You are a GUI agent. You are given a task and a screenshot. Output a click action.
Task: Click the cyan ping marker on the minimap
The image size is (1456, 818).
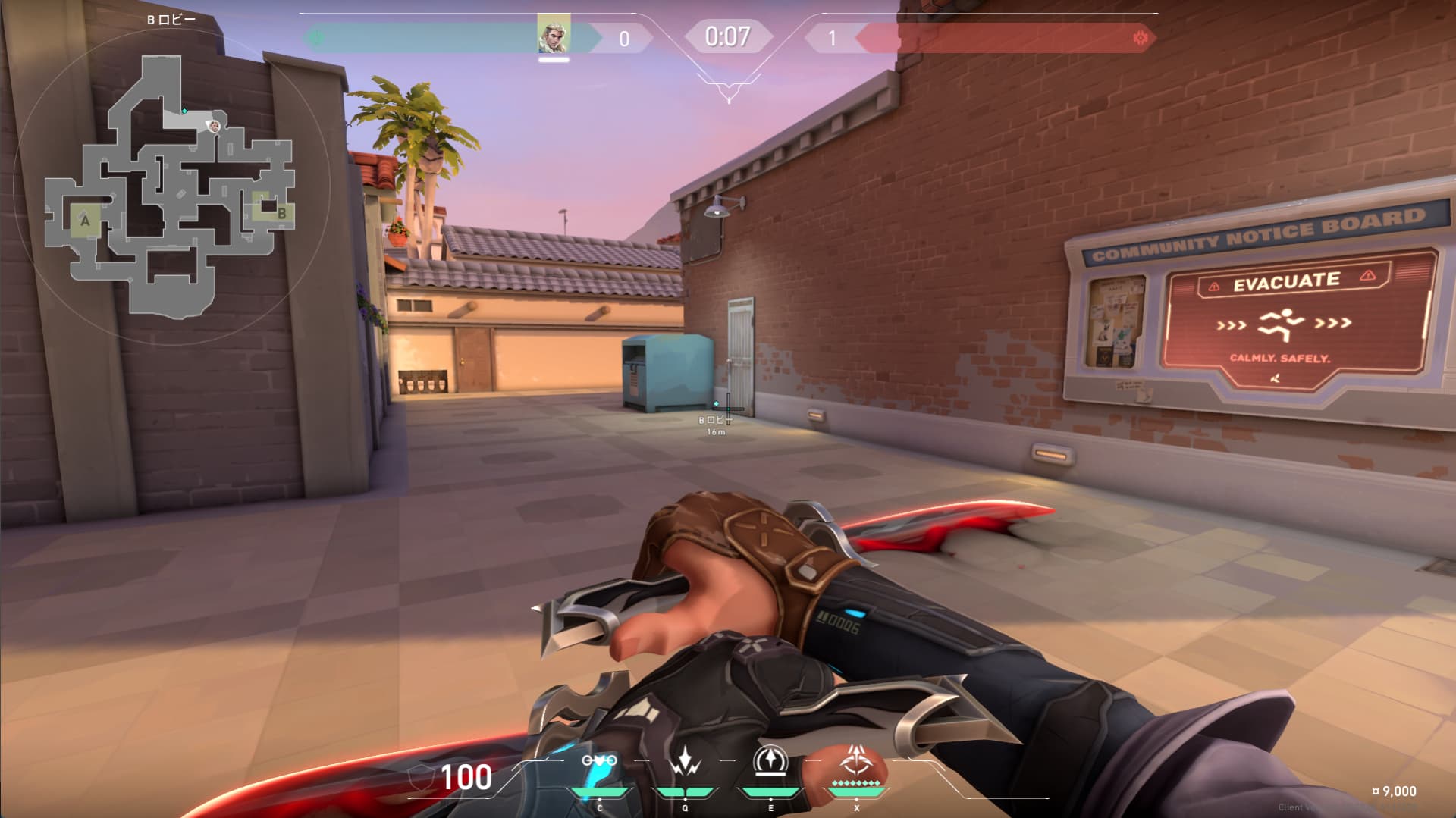click(184, 111)
